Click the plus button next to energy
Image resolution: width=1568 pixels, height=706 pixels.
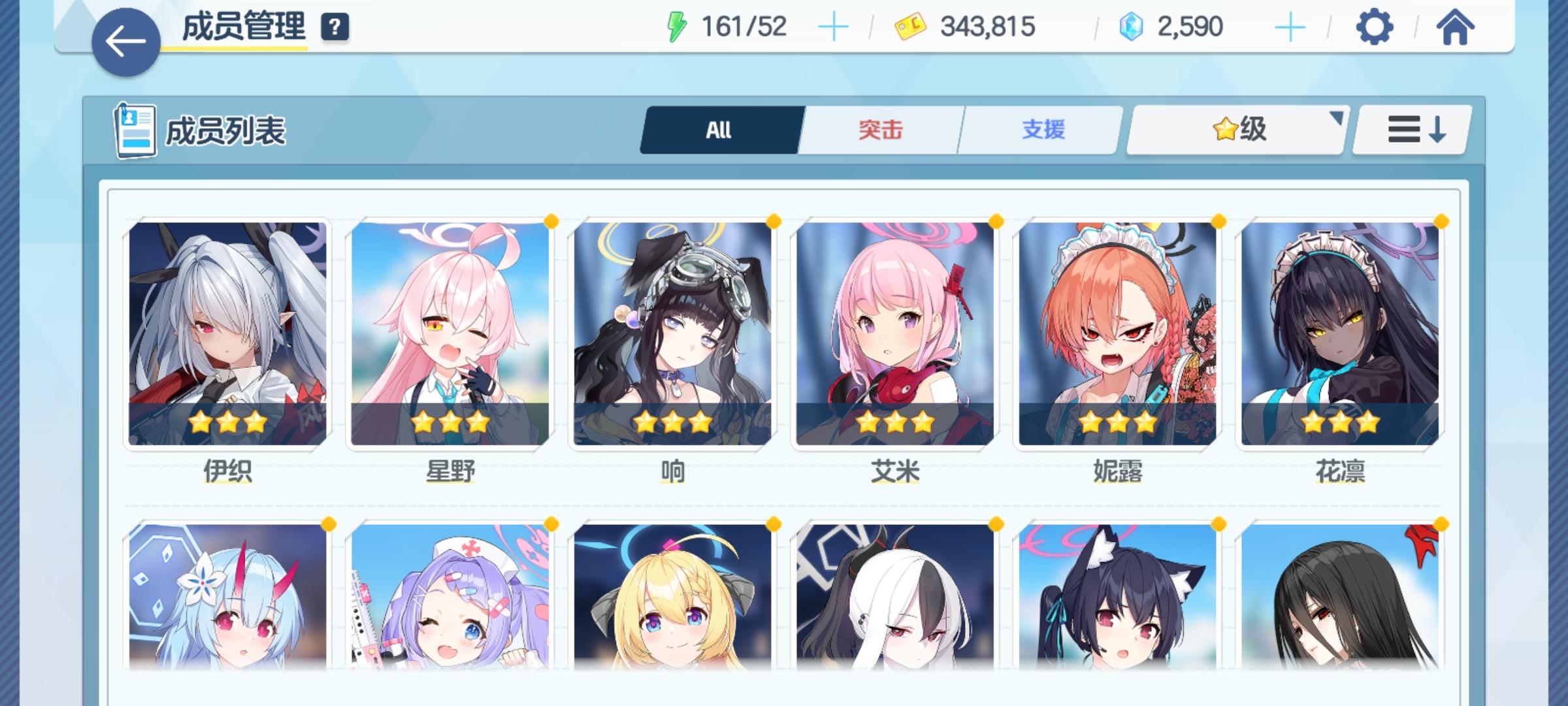click(834, 26)
